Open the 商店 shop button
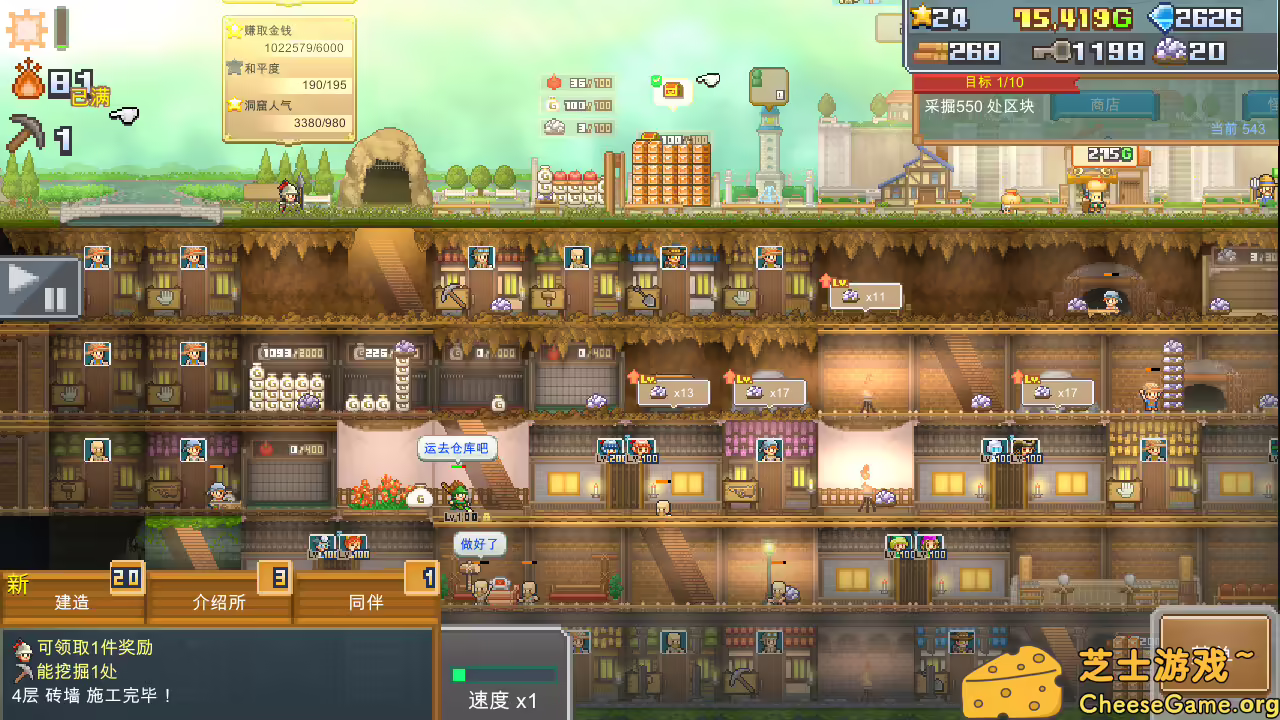The width and height of the screenshot is (1280, 720). point(1104,105)
